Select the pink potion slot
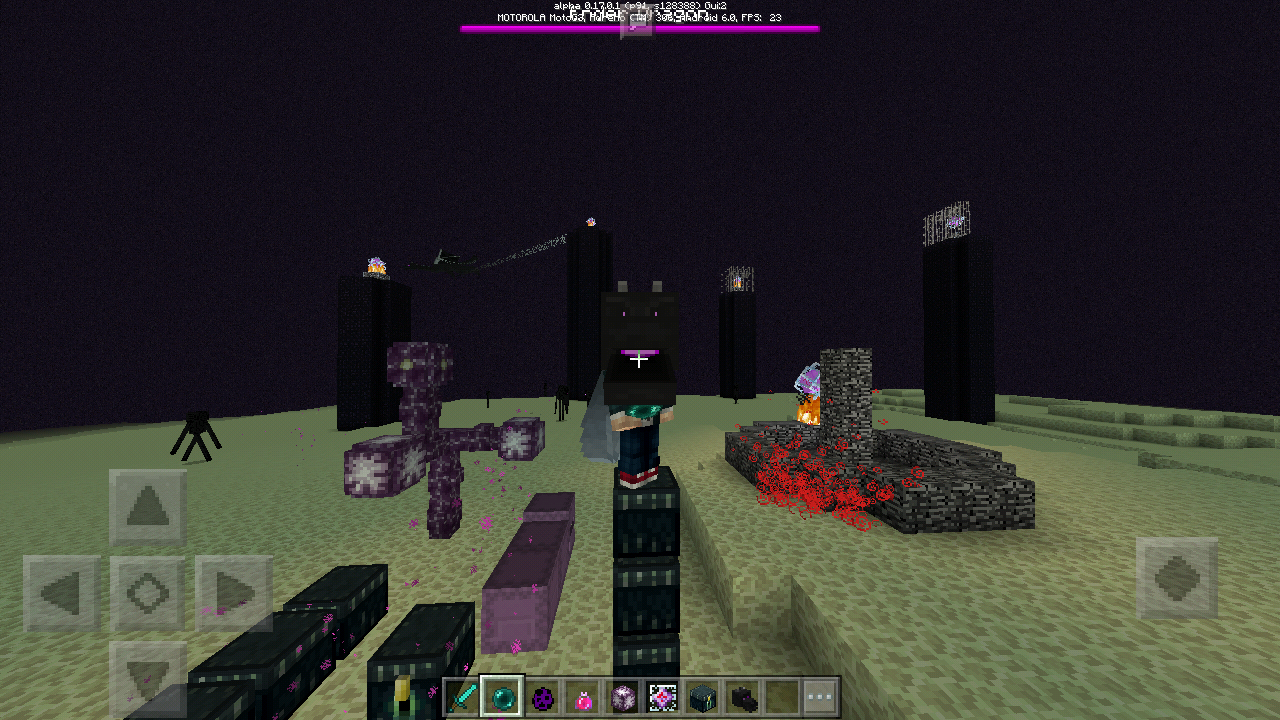 tap(582, 697)
